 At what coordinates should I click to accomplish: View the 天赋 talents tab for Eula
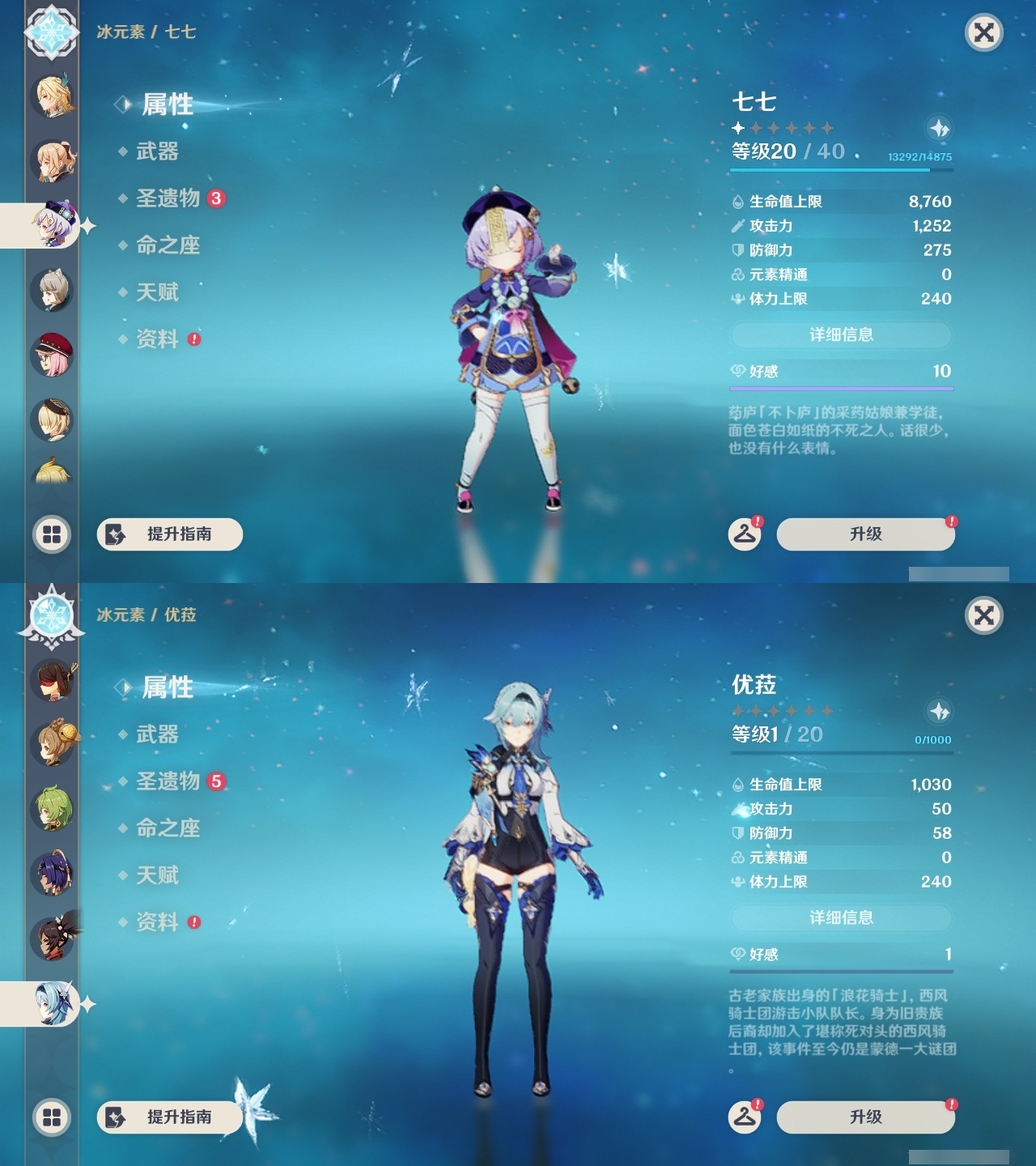(156, 875)
